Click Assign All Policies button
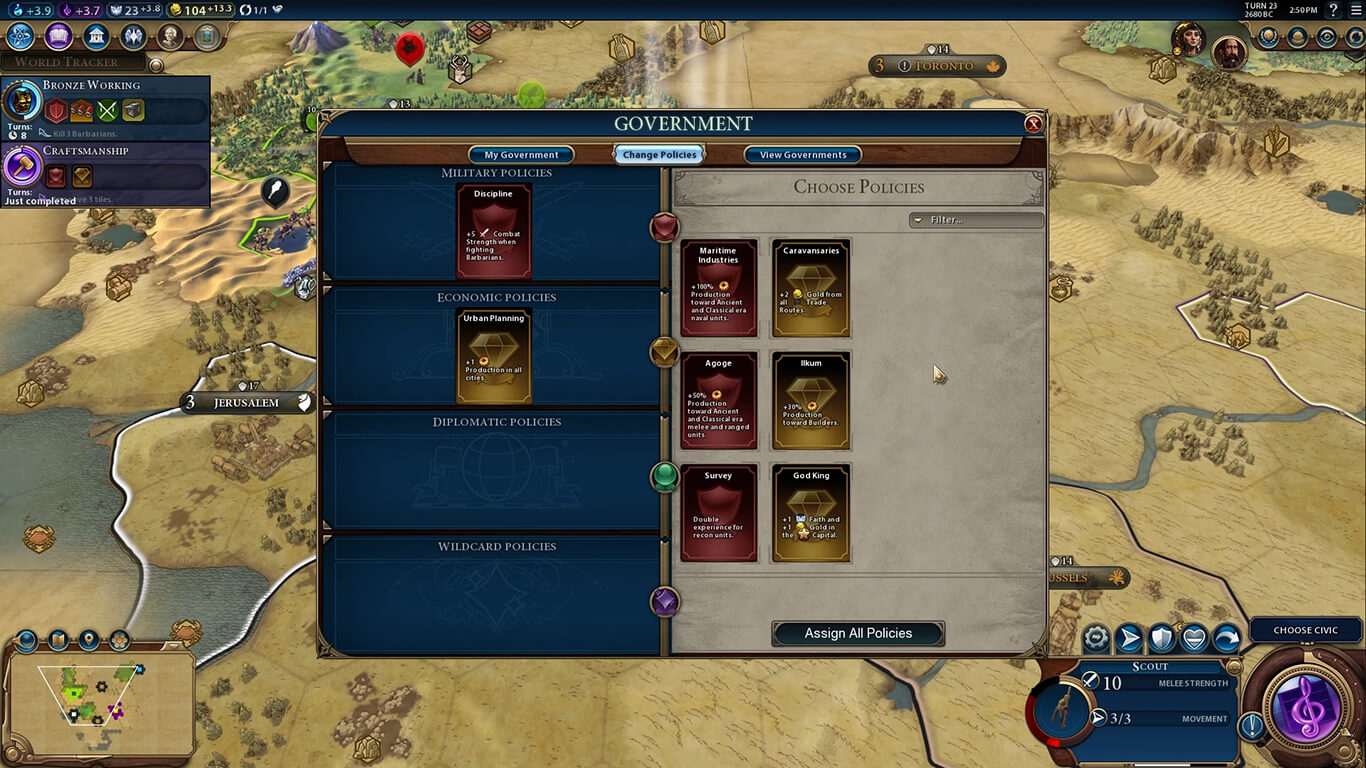Viewport: 1366px width, 768px height. [x=858, y=633]
